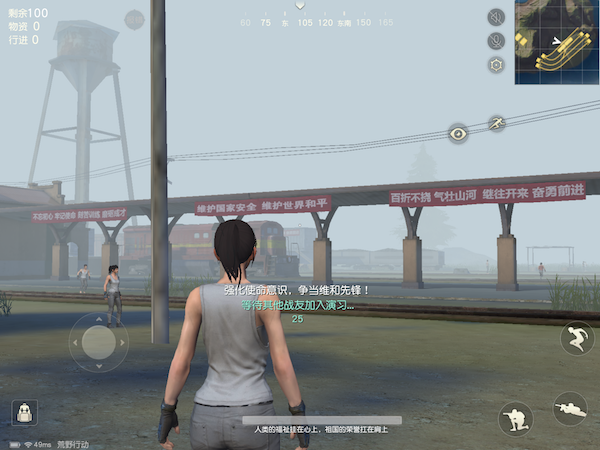Tap the small circle button beside the compass

[135, 19]
